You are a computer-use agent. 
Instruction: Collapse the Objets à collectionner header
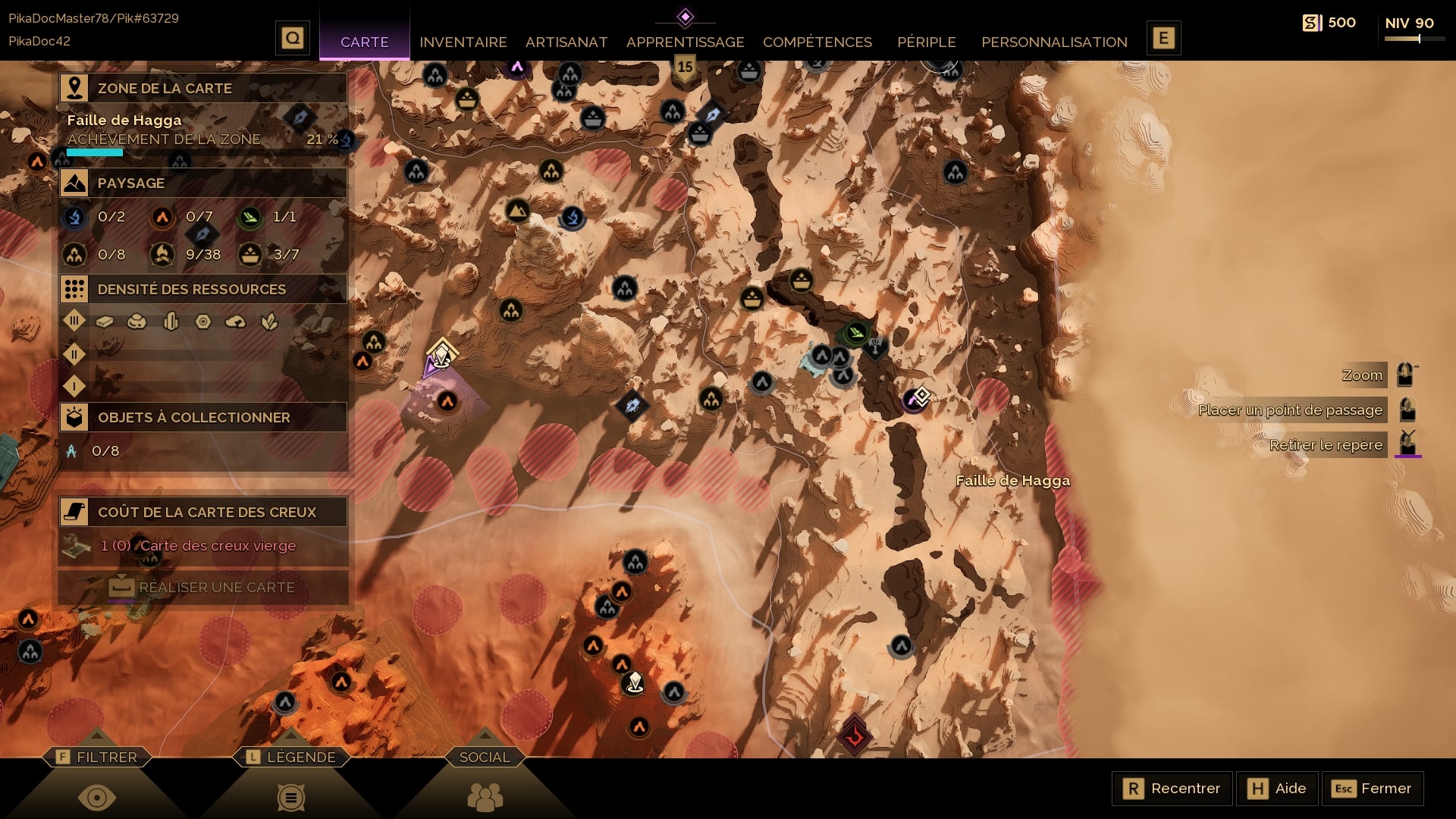click(203, 417)
